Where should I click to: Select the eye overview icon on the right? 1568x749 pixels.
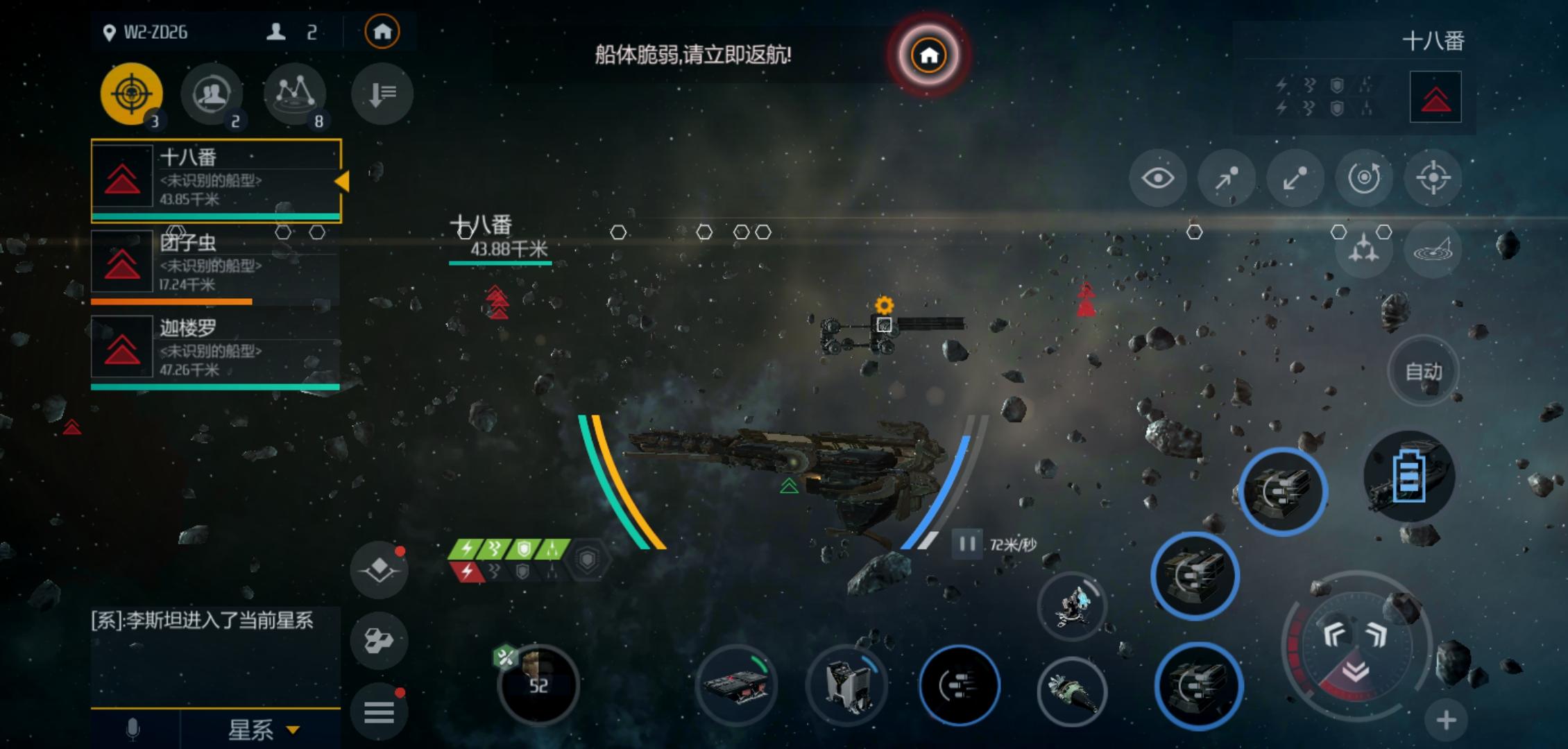(1157, 178)
